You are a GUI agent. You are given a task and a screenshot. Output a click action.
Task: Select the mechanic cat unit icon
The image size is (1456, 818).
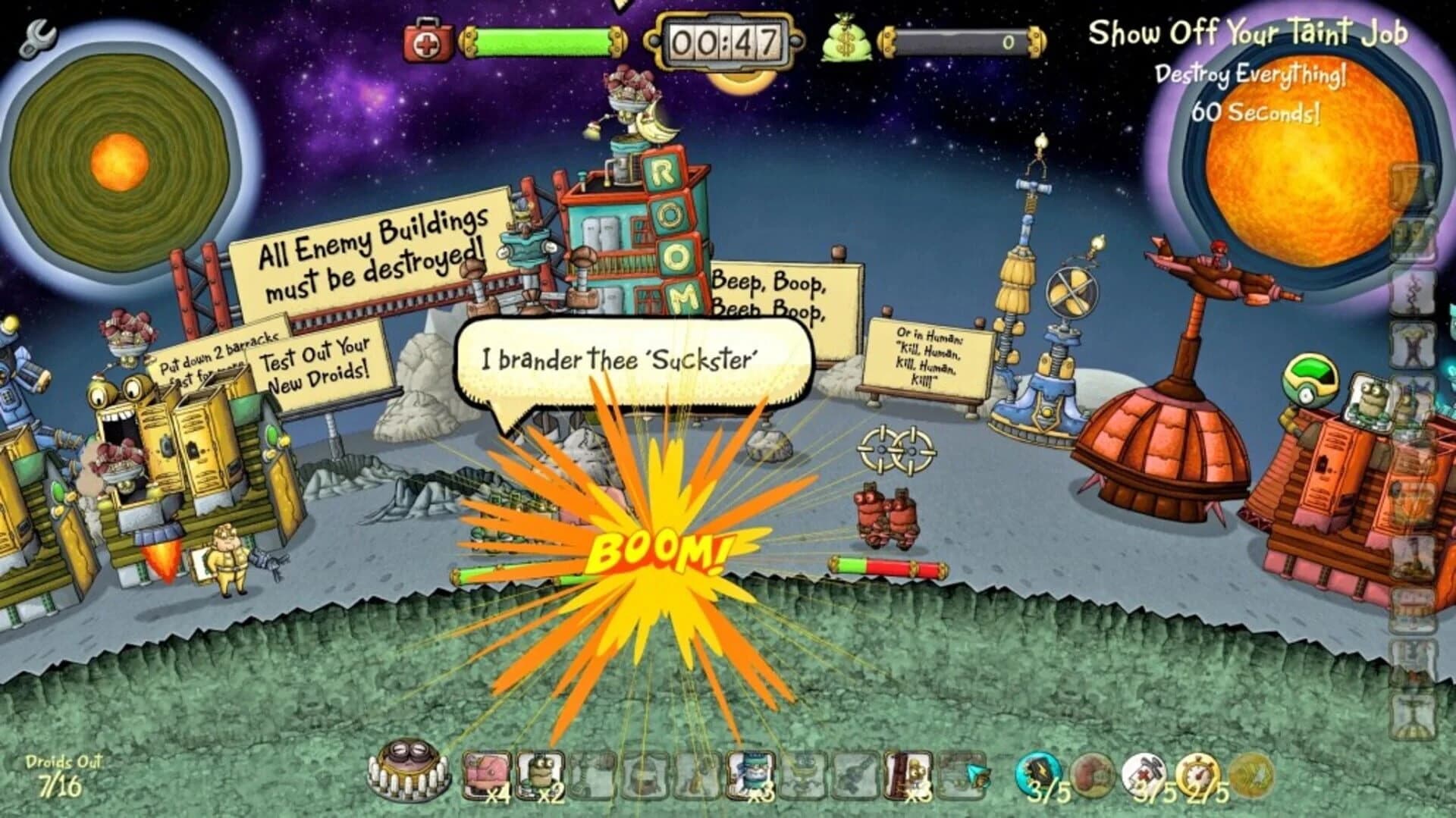749,774
